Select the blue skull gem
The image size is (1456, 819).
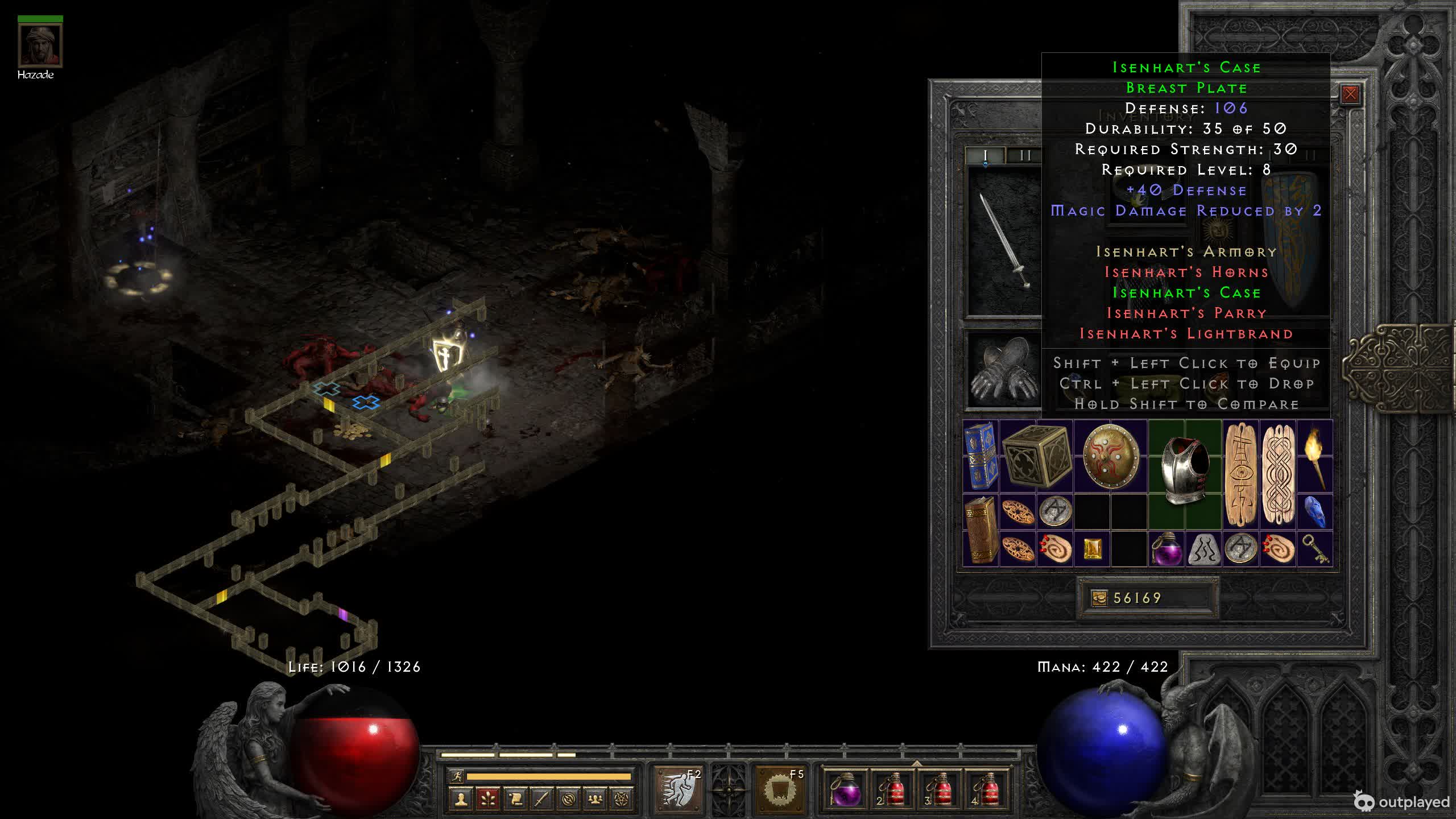tap(1315, 511)
